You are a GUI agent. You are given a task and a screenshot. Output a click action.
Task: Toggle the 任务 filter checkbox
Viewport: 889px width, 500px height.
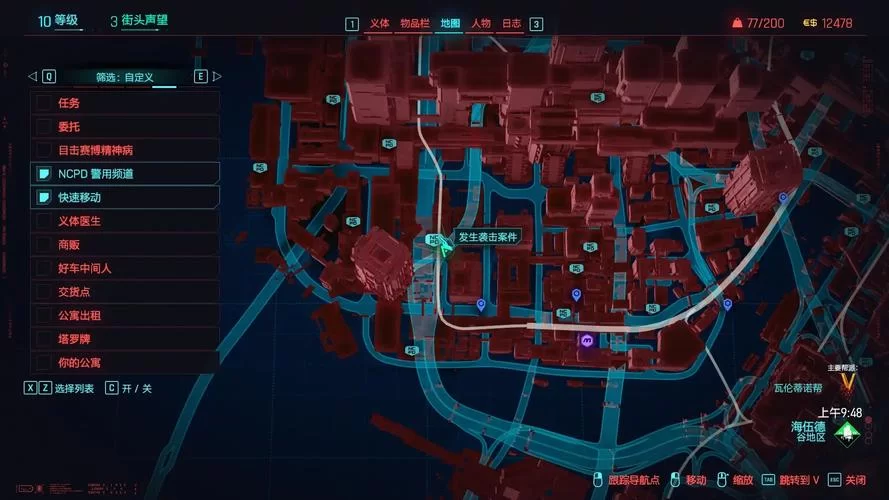pyautogui.click(x=44, y=102)
